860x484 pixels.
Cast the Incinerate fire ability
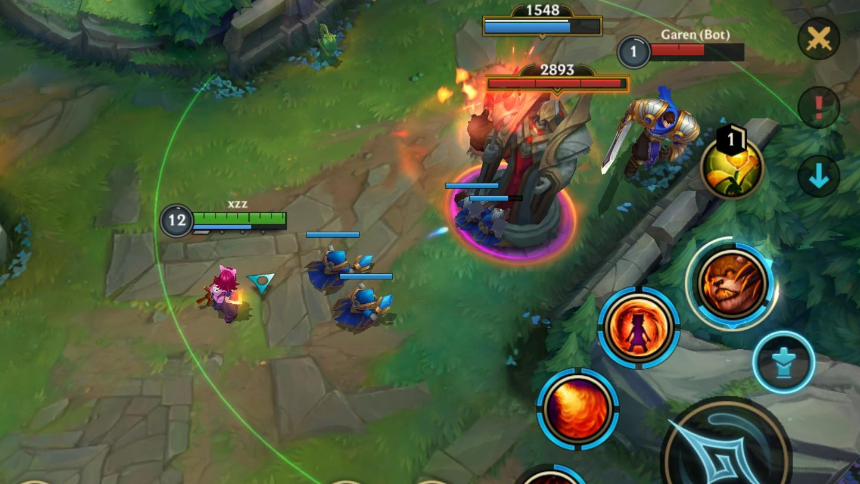578,409
